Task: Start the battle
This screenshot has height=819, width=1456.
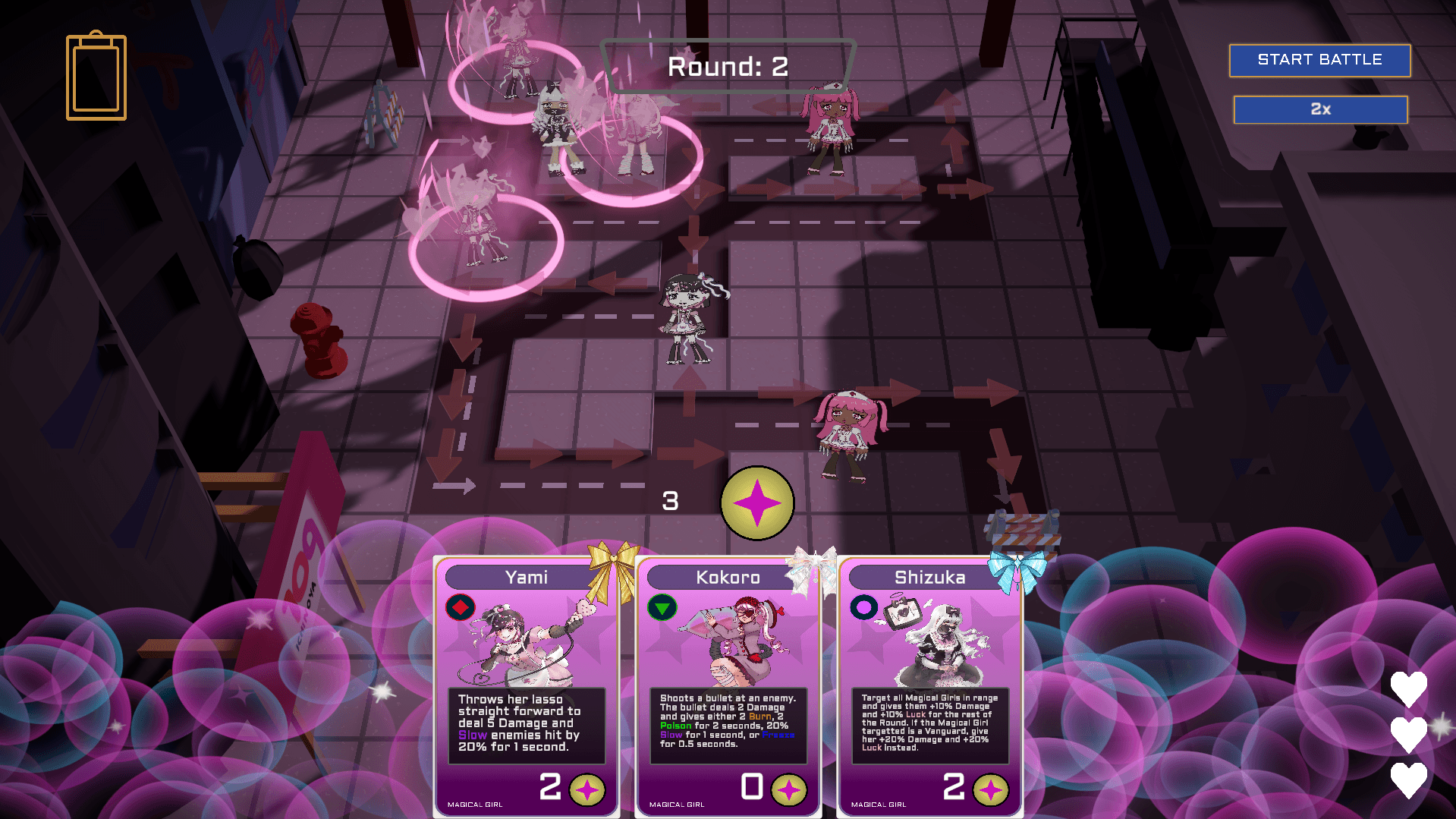Action: 1319,60
